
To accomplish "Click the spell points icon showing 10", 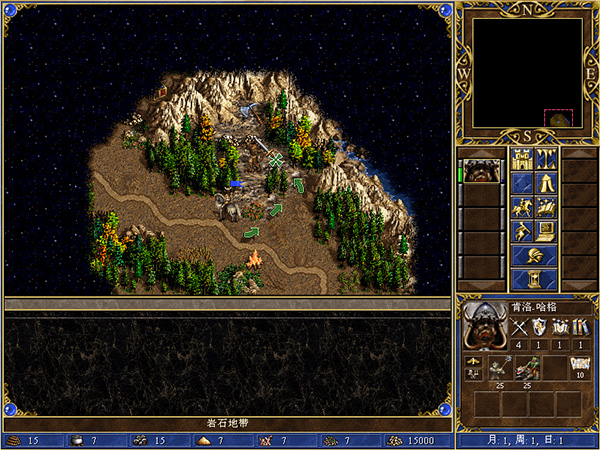I will (579, 366).
